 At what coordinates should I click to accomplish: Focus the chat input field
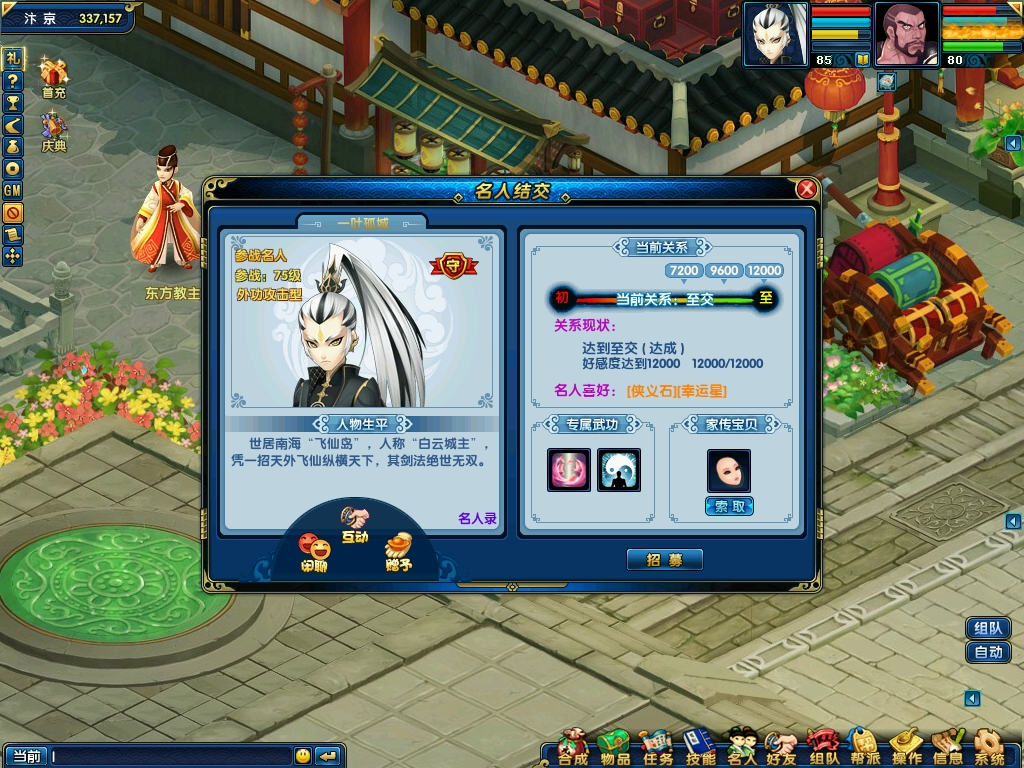tap(170, 756)
